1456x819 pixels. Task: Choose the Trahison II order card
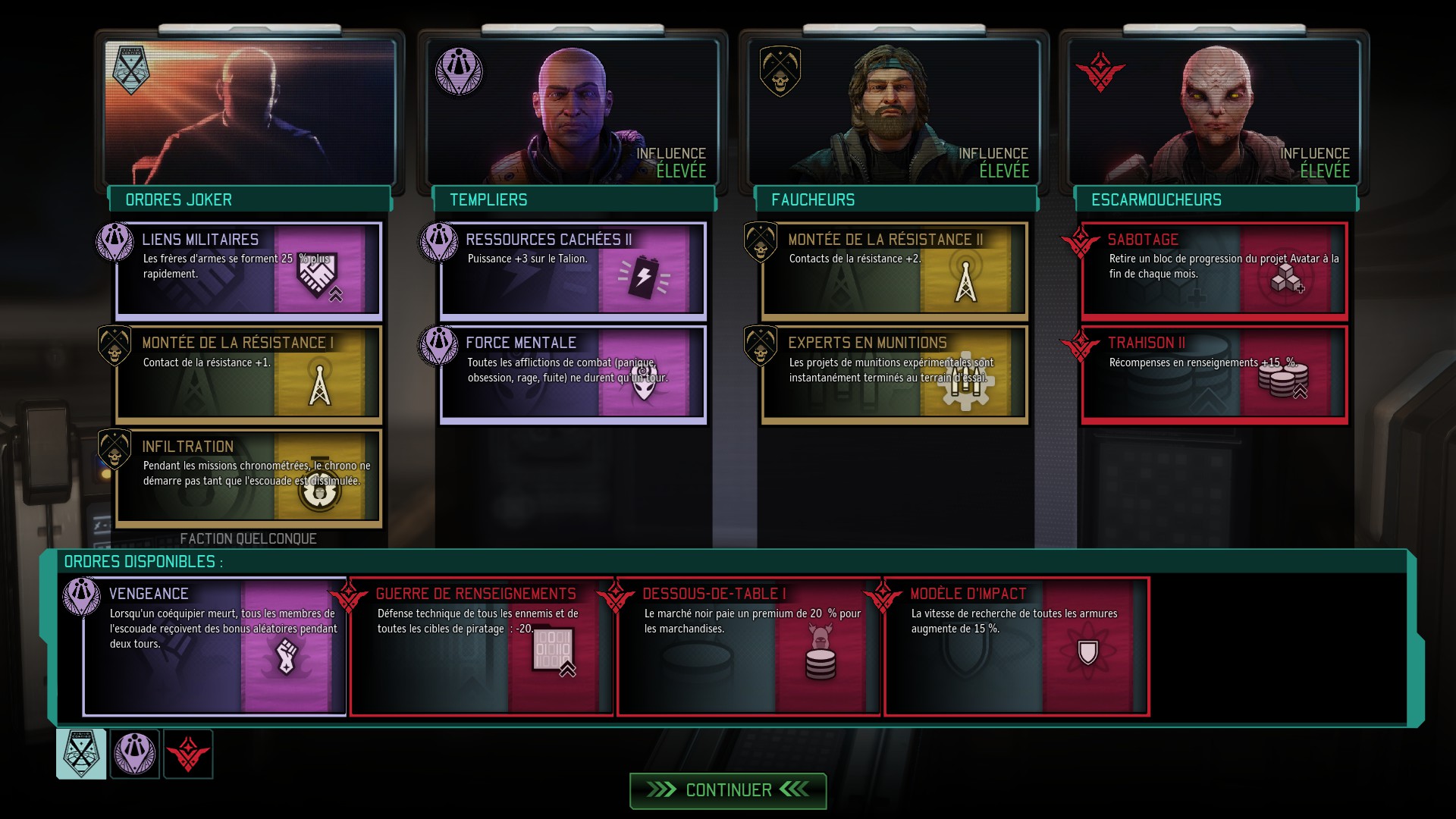click(x=1215, y=374)
